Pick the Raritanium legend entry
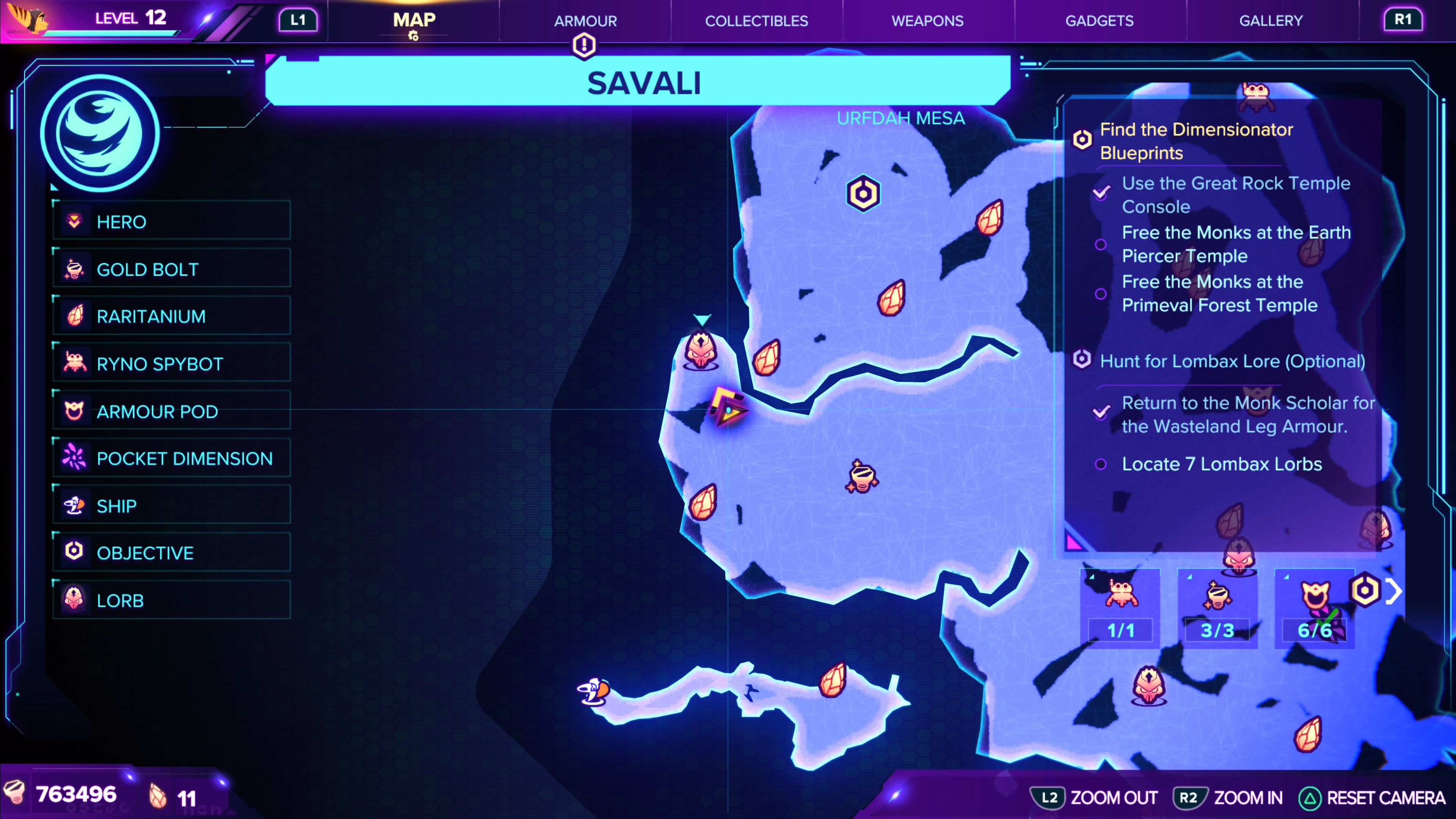The height and width of the screenshot is (819, 1456). click(x=172, y=316)
